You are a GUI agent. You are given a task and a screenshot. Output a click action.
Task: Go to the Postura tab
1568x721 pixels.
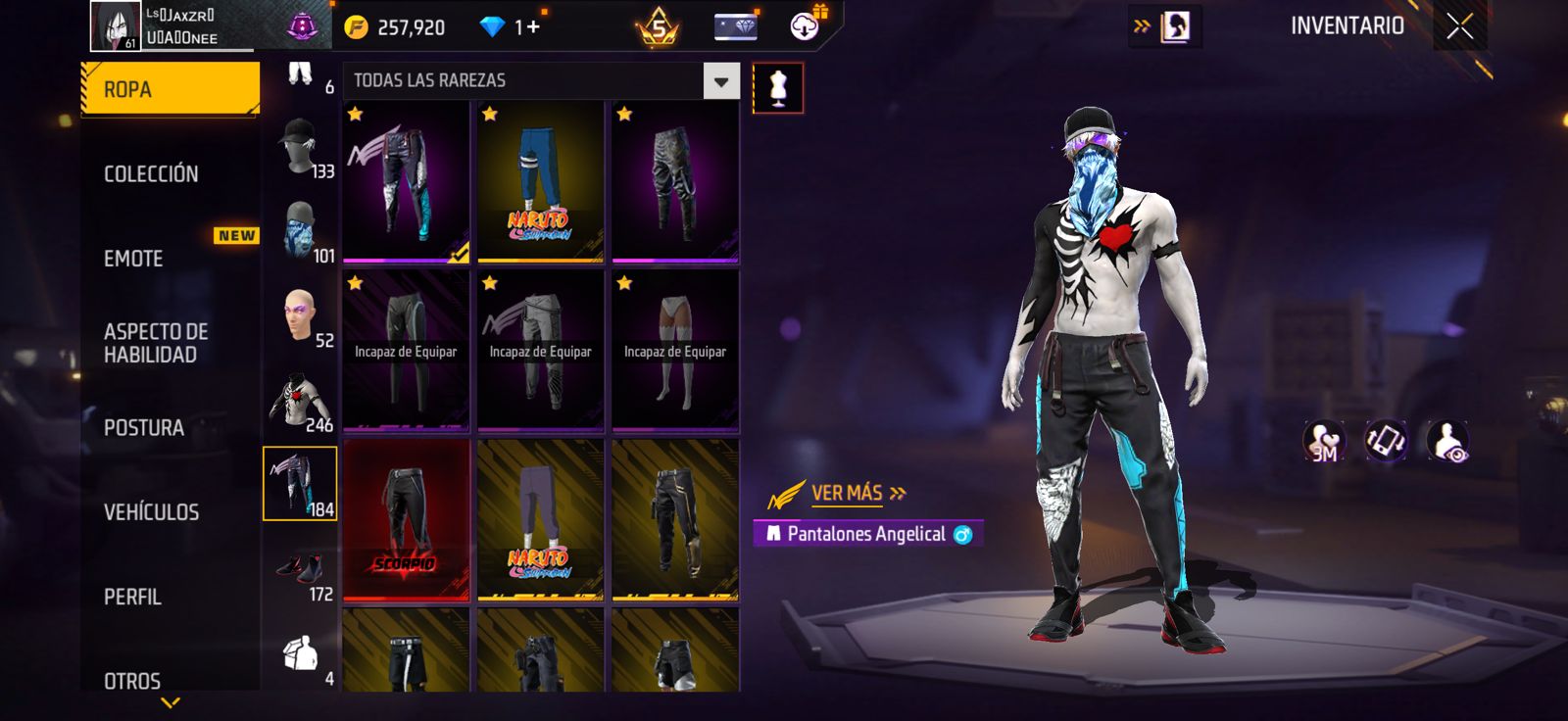[x=144, y=427]
